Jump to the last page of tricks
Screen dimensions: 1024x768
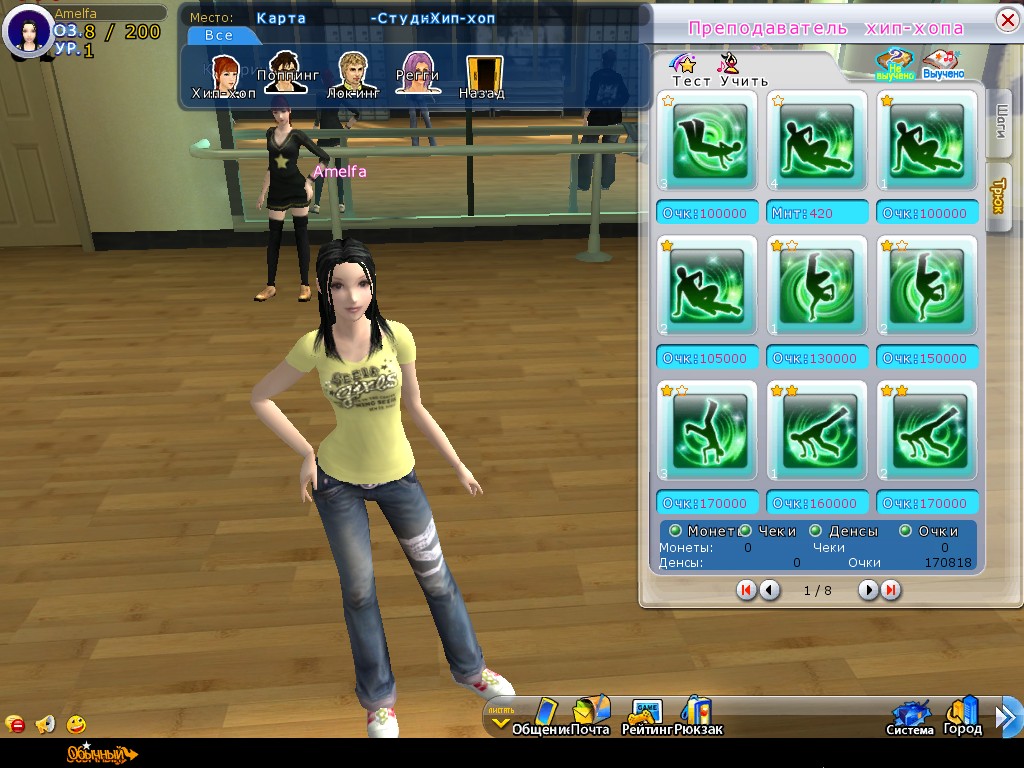click(890, 590)
